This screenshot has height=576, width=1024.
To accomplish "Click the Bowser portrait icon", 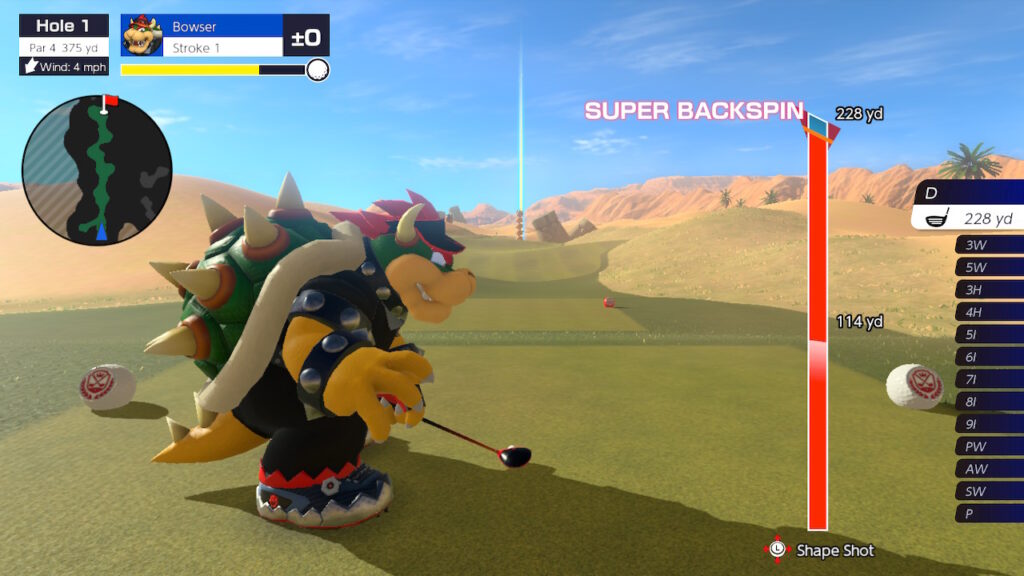I will pyautogui.click(x=142, y=36).
